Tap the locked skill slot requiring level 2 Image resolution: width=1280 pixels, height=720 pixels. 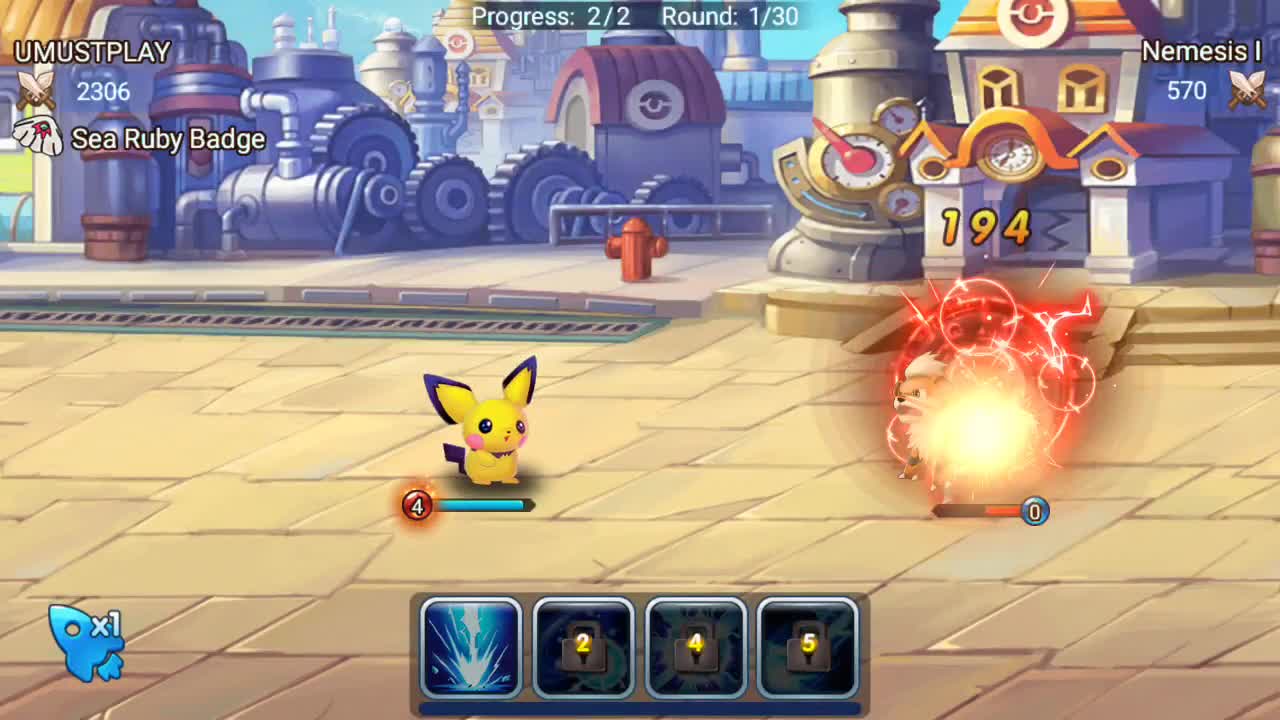point(583,648)
